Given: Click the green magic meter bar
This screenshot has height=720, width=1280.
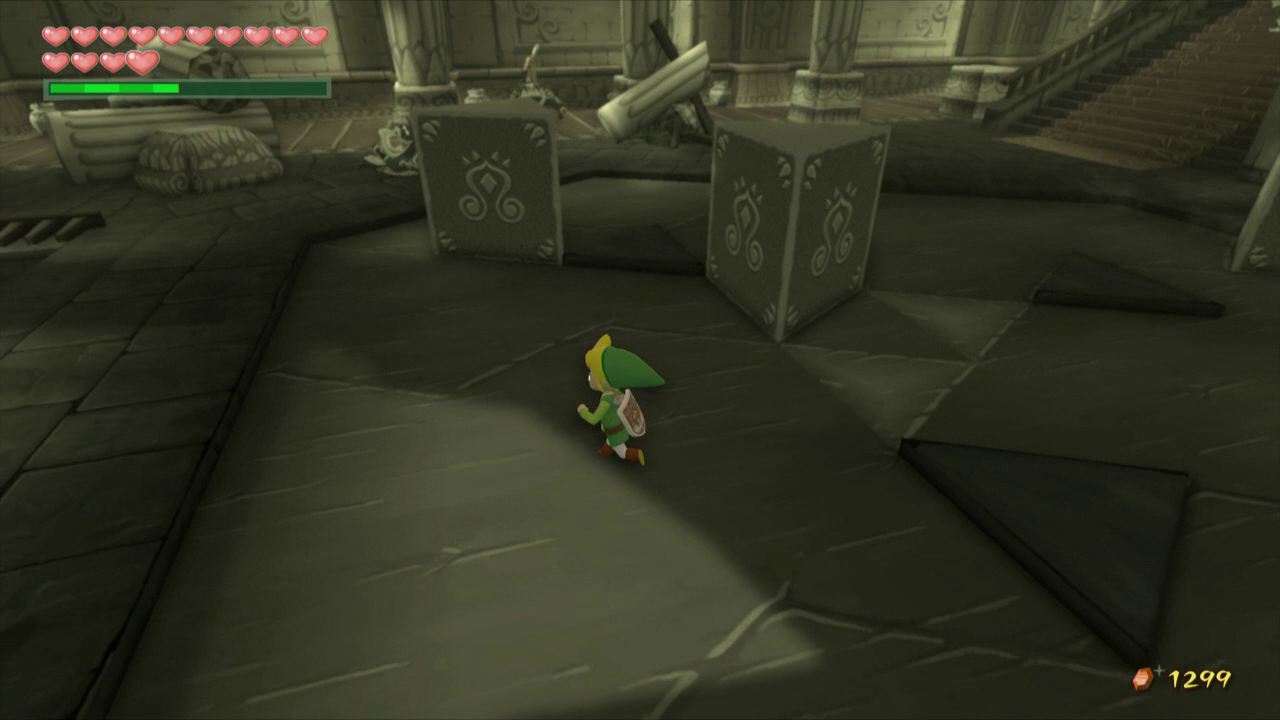Looking at the screenshot, I should click(x=115, y=88).
